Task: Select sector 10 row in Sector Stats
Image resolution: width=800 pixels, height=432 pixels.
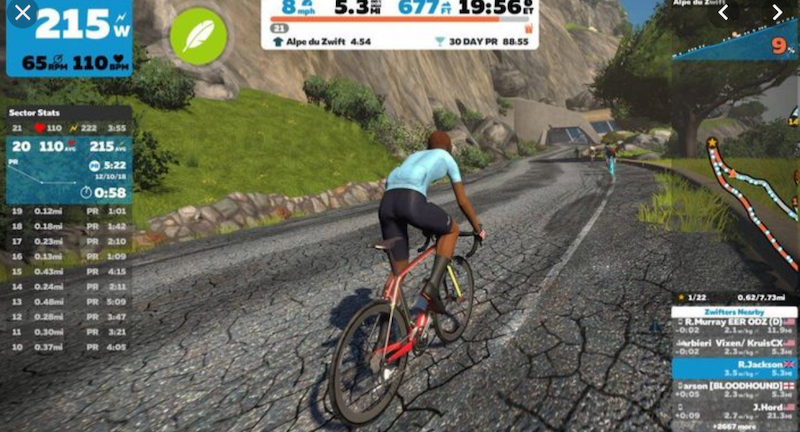Action: click(68, 347)
